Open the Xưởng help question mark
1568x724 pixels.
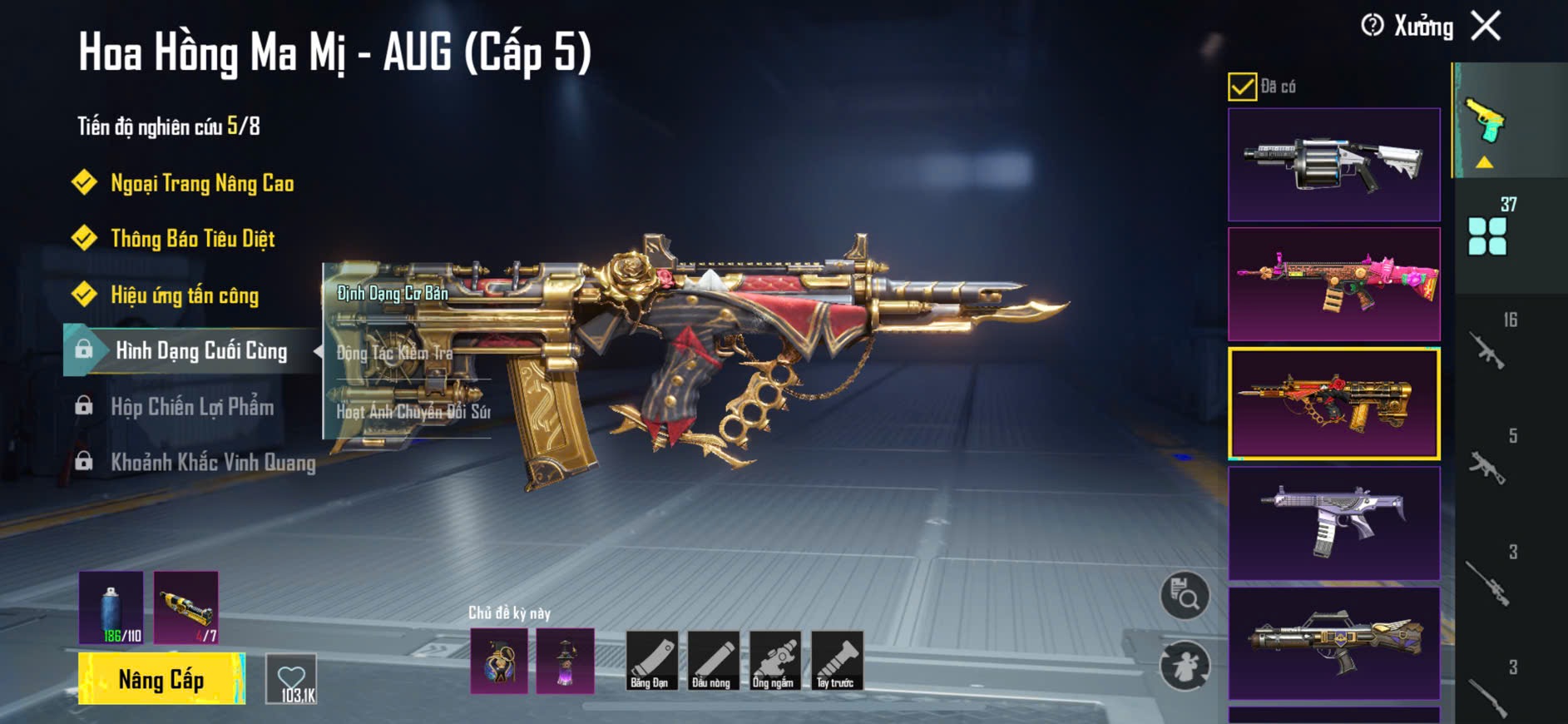pyautogui.click(x=1373, y=26)
